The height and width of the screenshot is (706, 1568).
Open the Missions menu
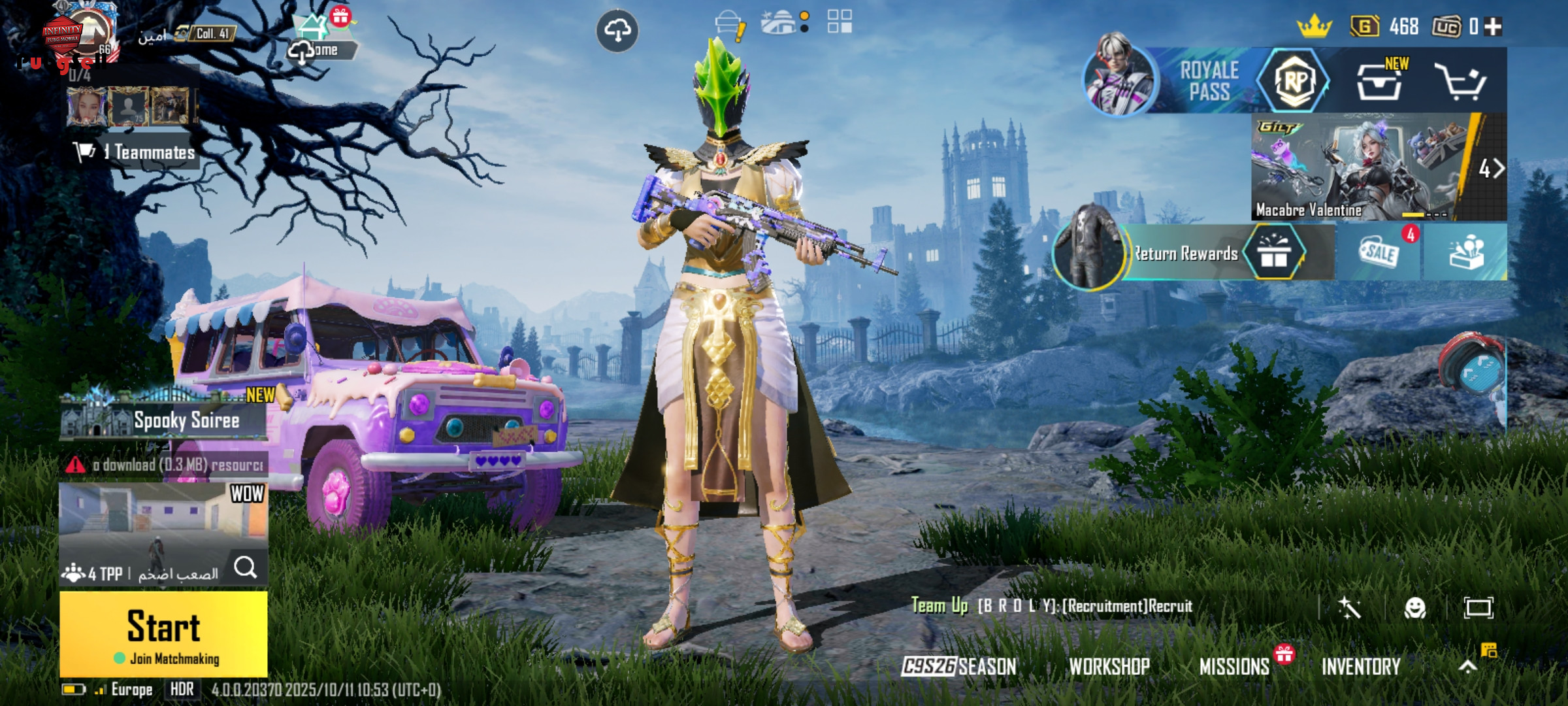pyautogui.click(x=1234, y=666)
